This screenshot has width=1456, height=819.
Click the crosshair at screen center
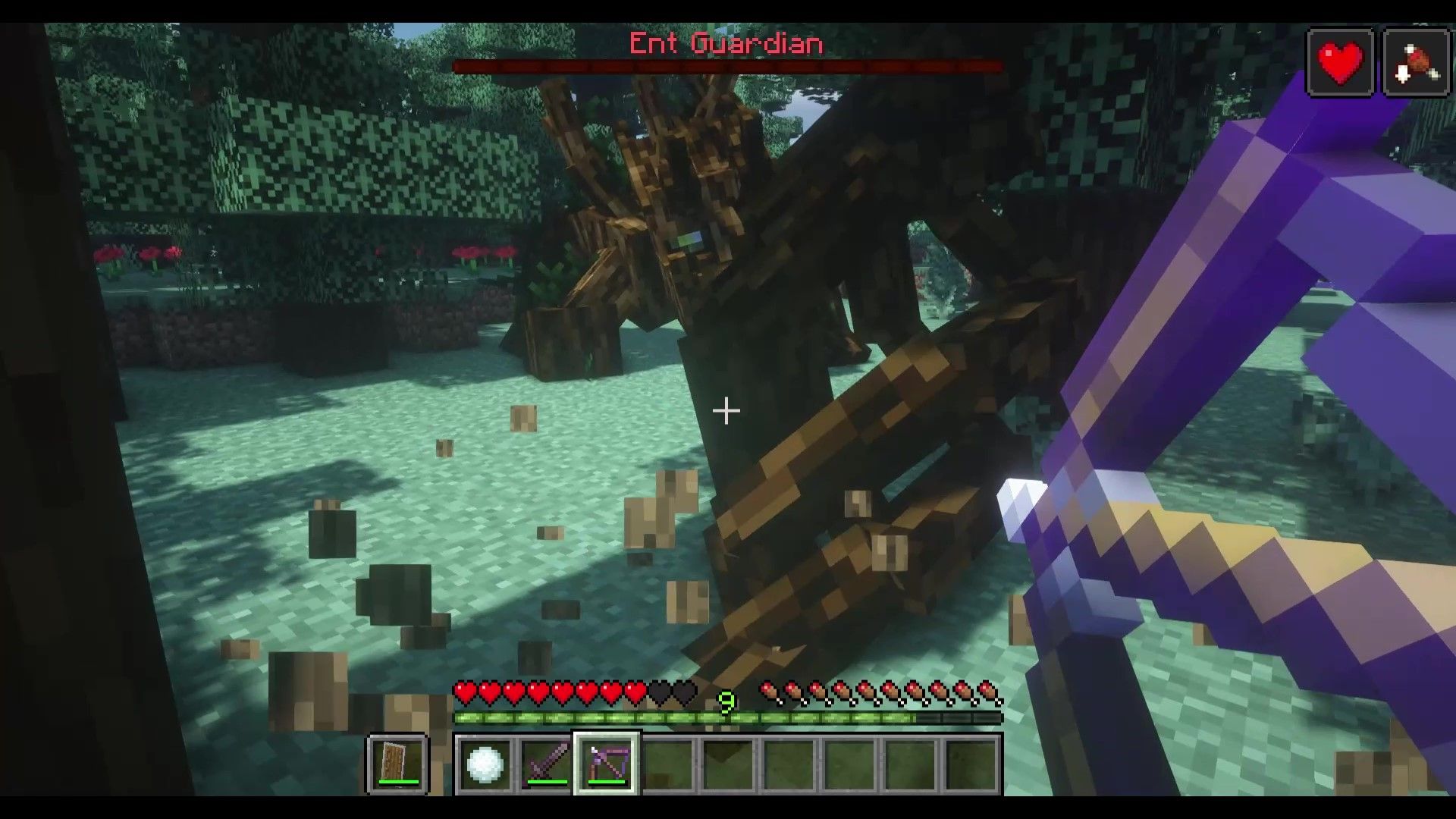point(726,410)
